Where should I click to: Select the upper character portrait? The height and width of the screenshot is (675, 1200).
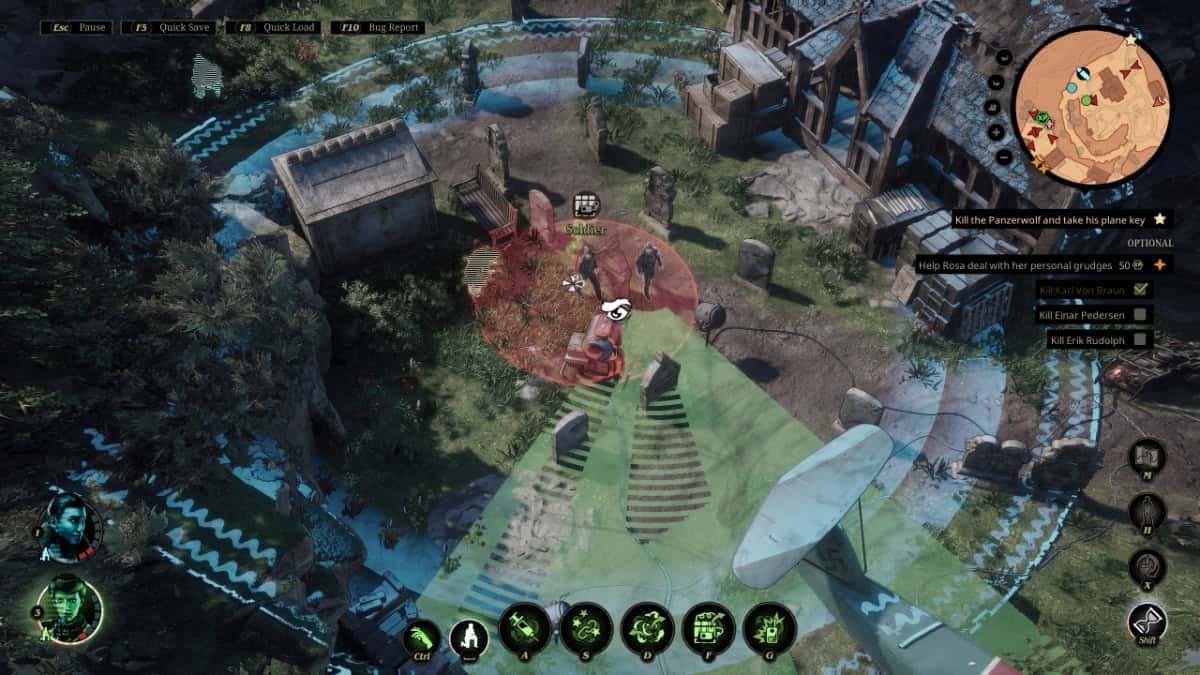[x=71, y=527]
